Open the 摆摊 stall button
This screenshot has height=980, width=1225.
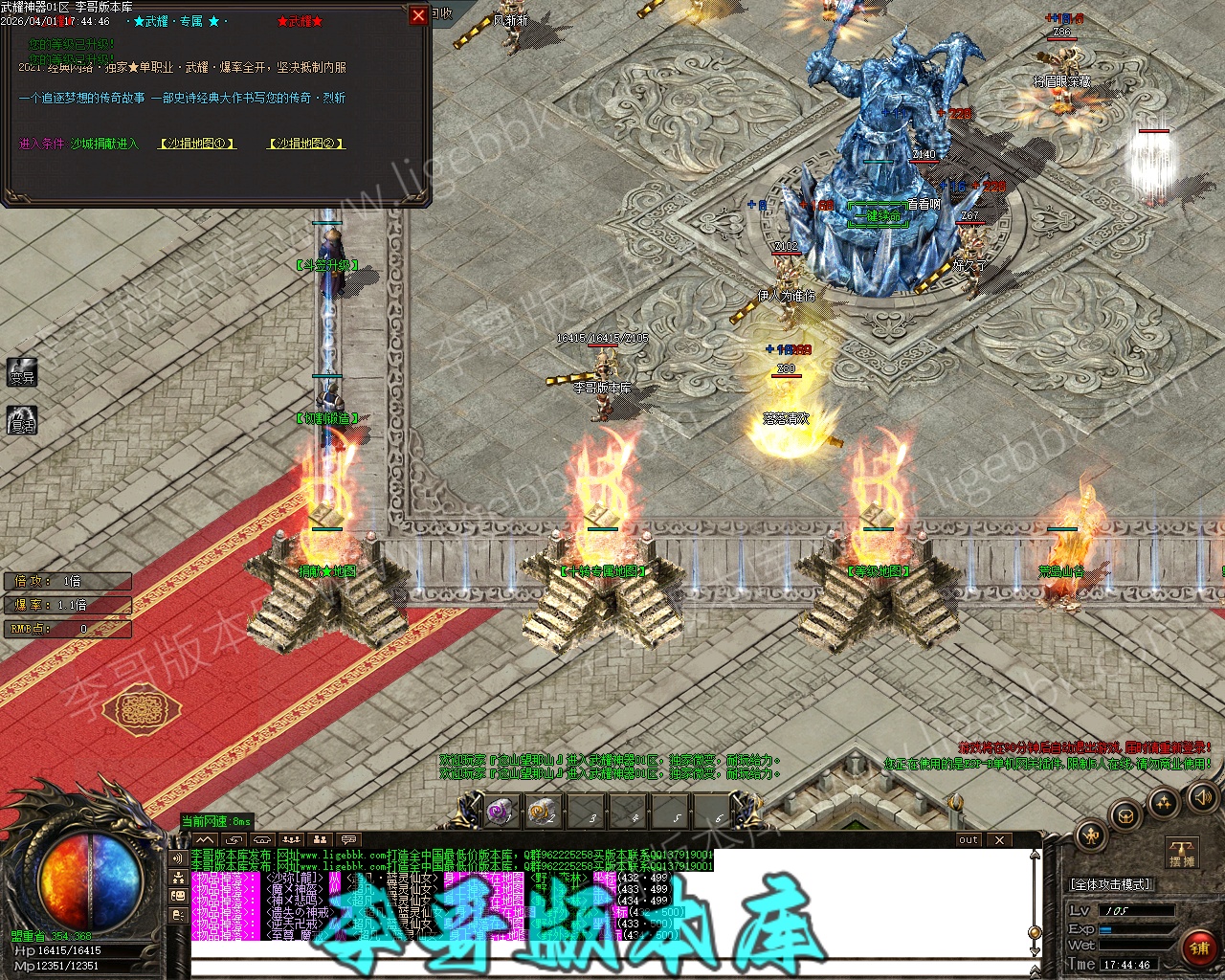click(x=1182, y=853)
